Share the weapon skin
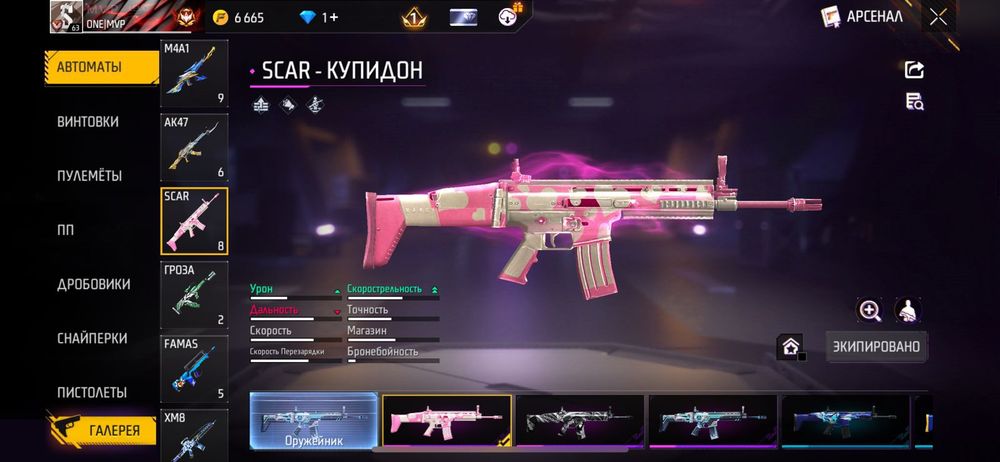 [914, 69]
